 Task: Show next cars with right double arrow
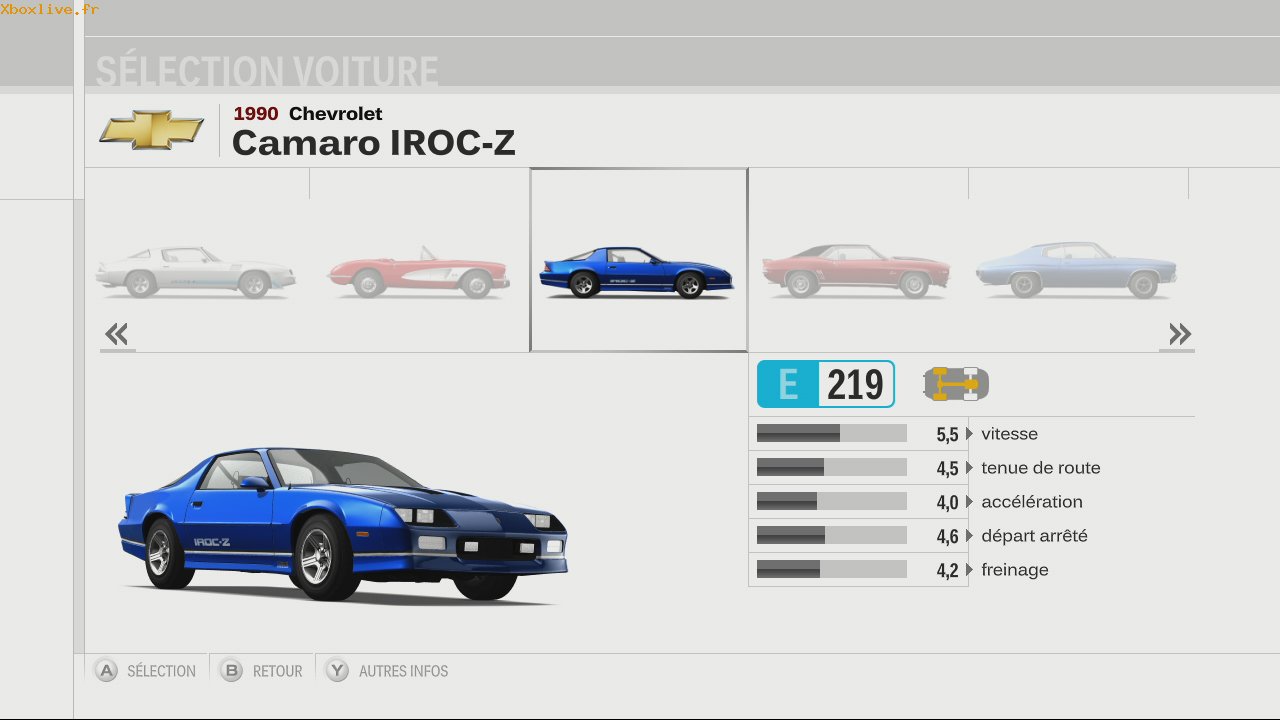(x=1179, y=334)
